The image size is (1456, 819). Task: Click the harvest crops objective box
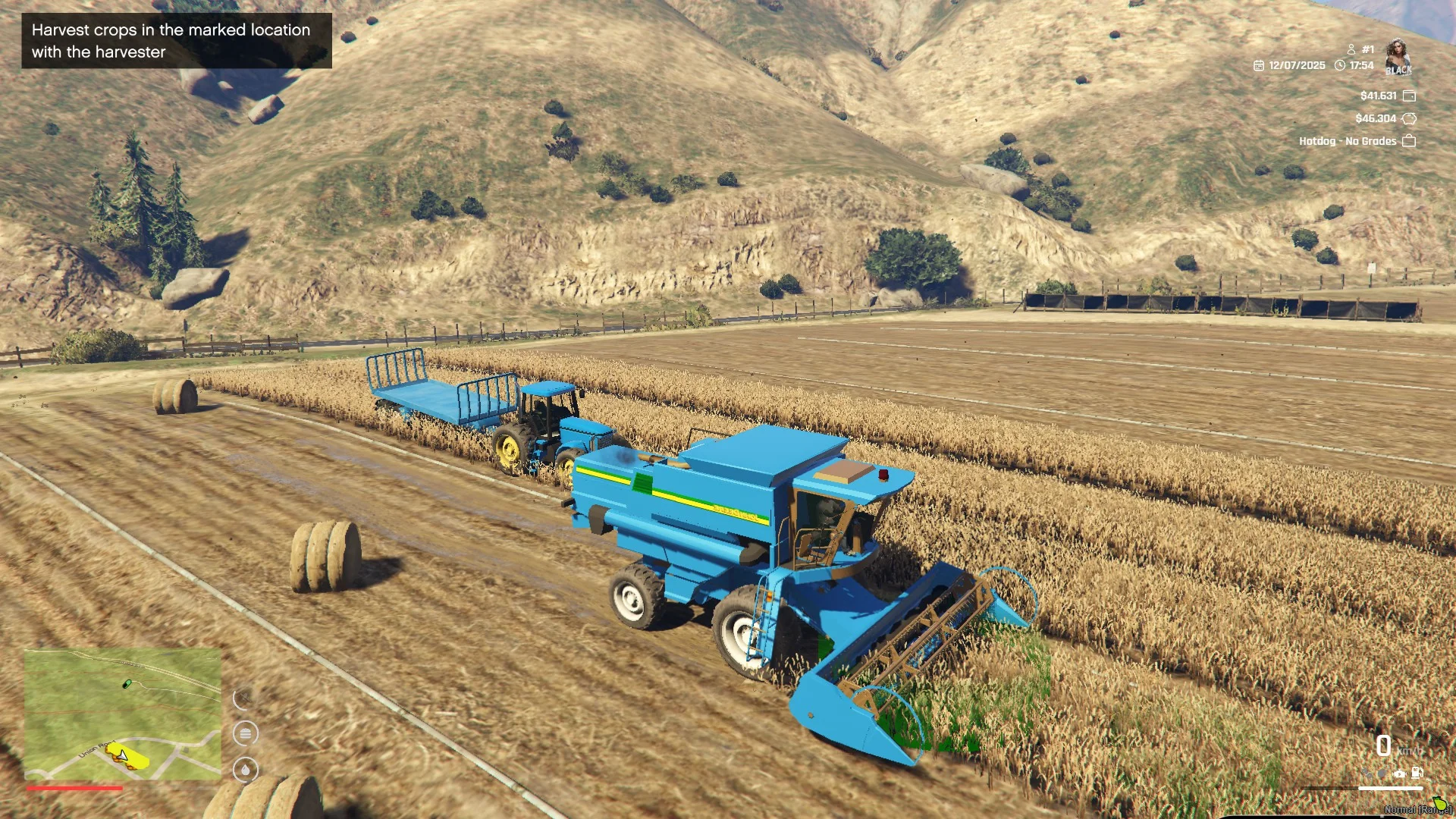176,41
